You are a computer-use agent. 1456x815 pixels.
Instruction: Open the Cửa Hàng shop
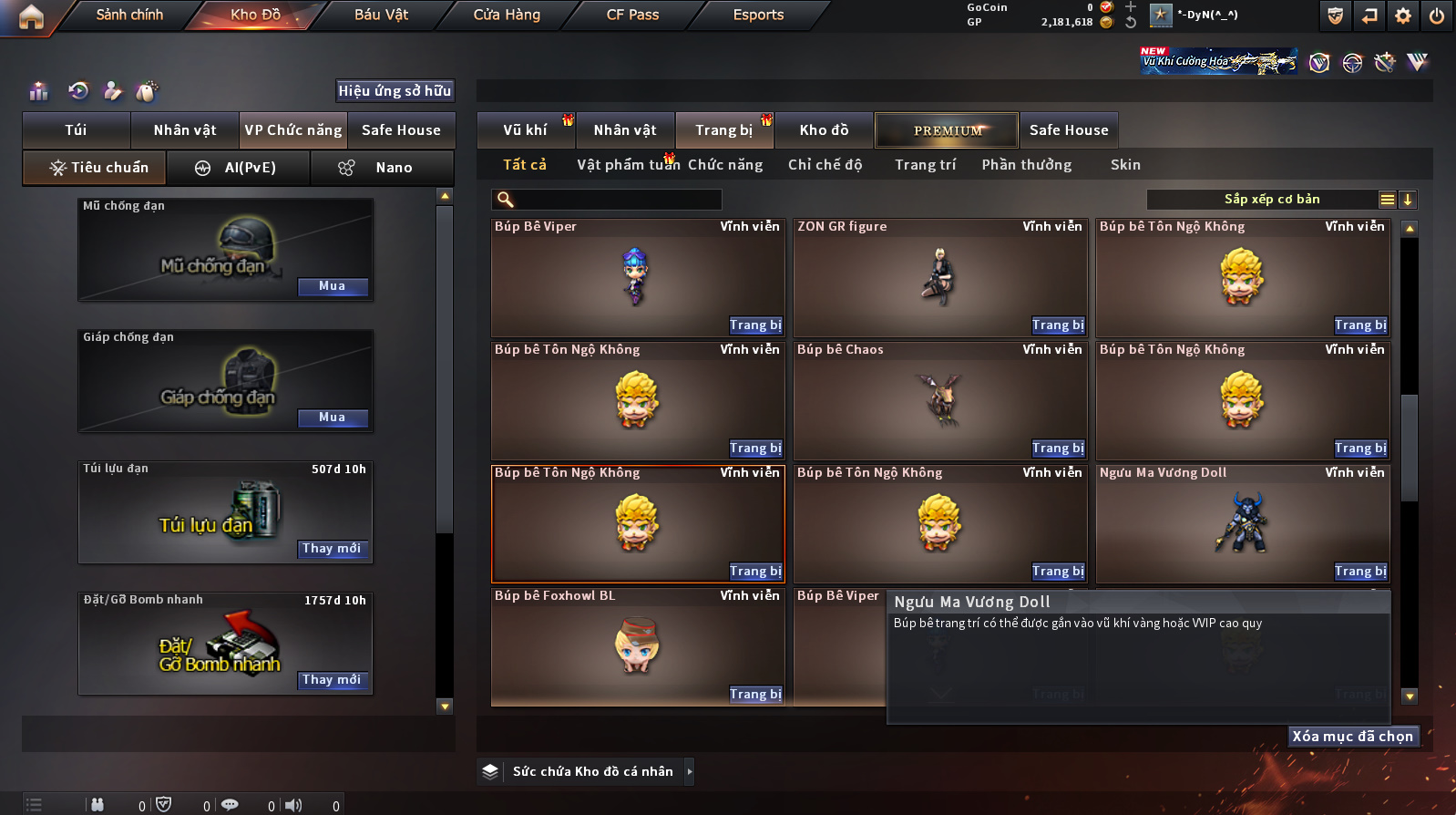coord(507,15)
